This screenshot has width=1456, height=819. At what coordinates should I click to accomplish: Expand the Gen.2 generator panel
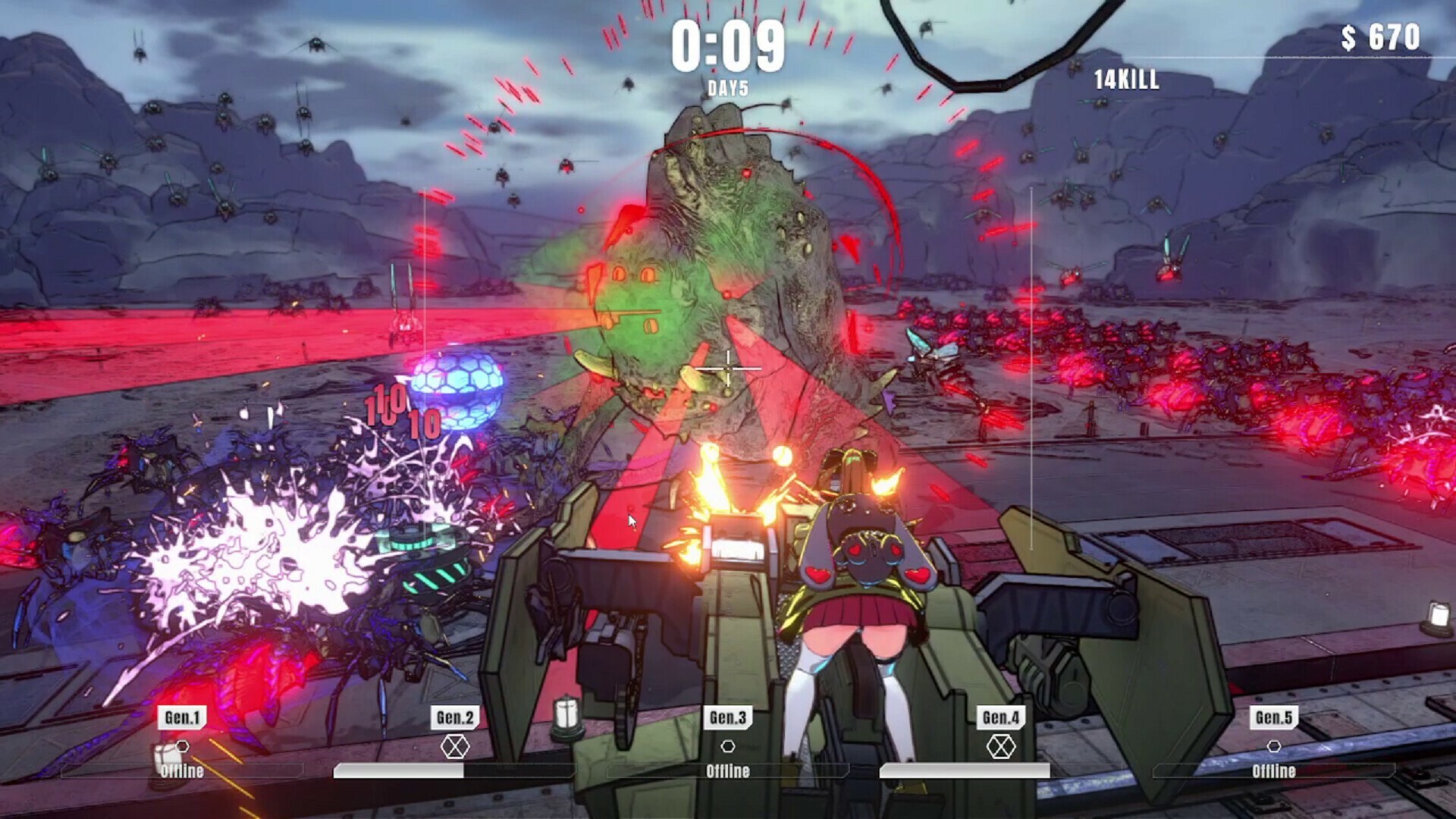[x=454, y=717]
